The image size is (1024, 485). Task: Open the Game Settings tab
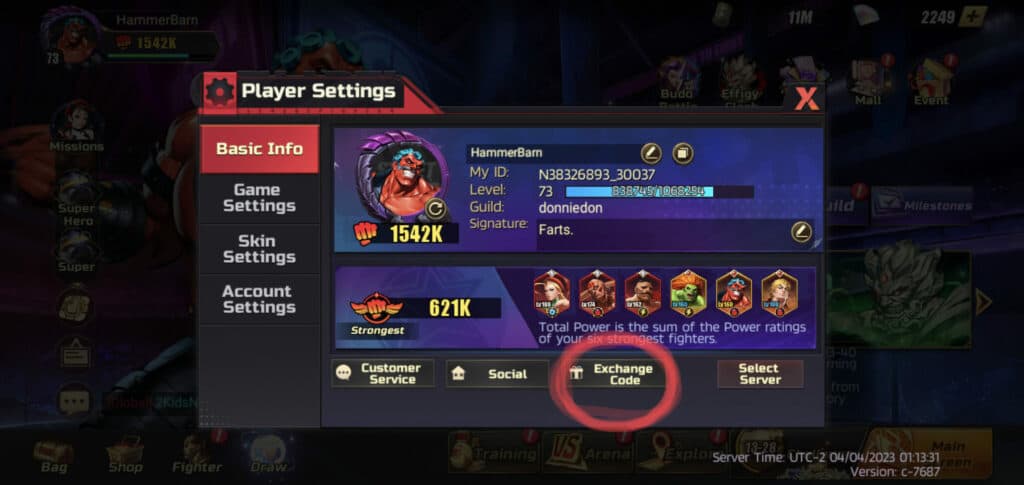click(x=259, y=198)
